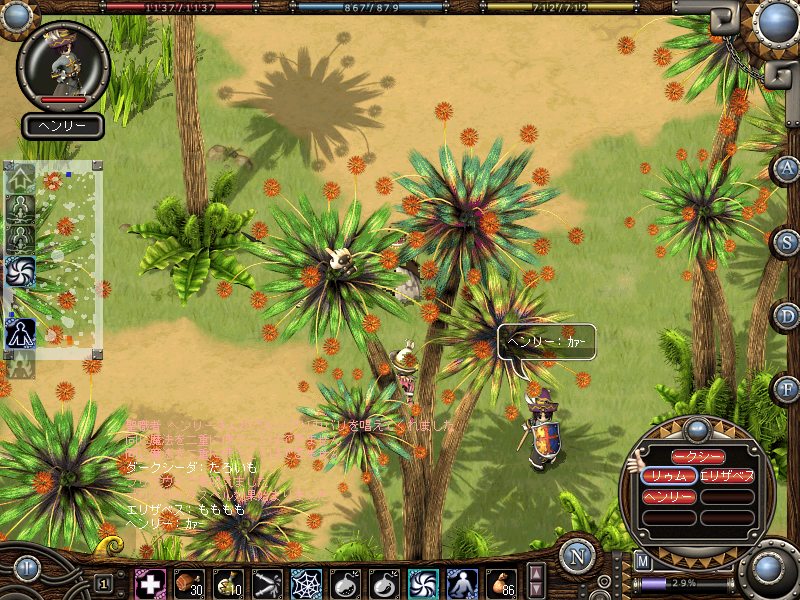The width and height of the screenshot is (800, 600).
Task: Open the M button near party panel
Action: (x=642, y=561)
